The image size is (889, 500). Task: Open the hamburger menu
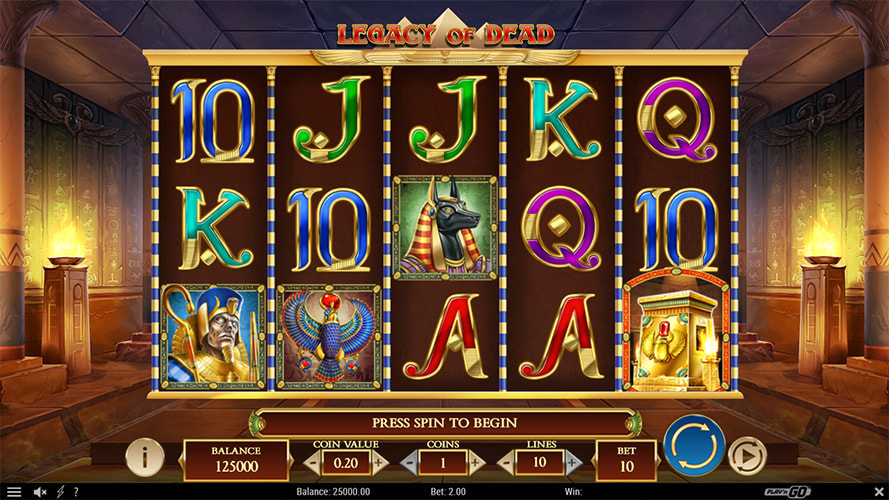point(14,492)
